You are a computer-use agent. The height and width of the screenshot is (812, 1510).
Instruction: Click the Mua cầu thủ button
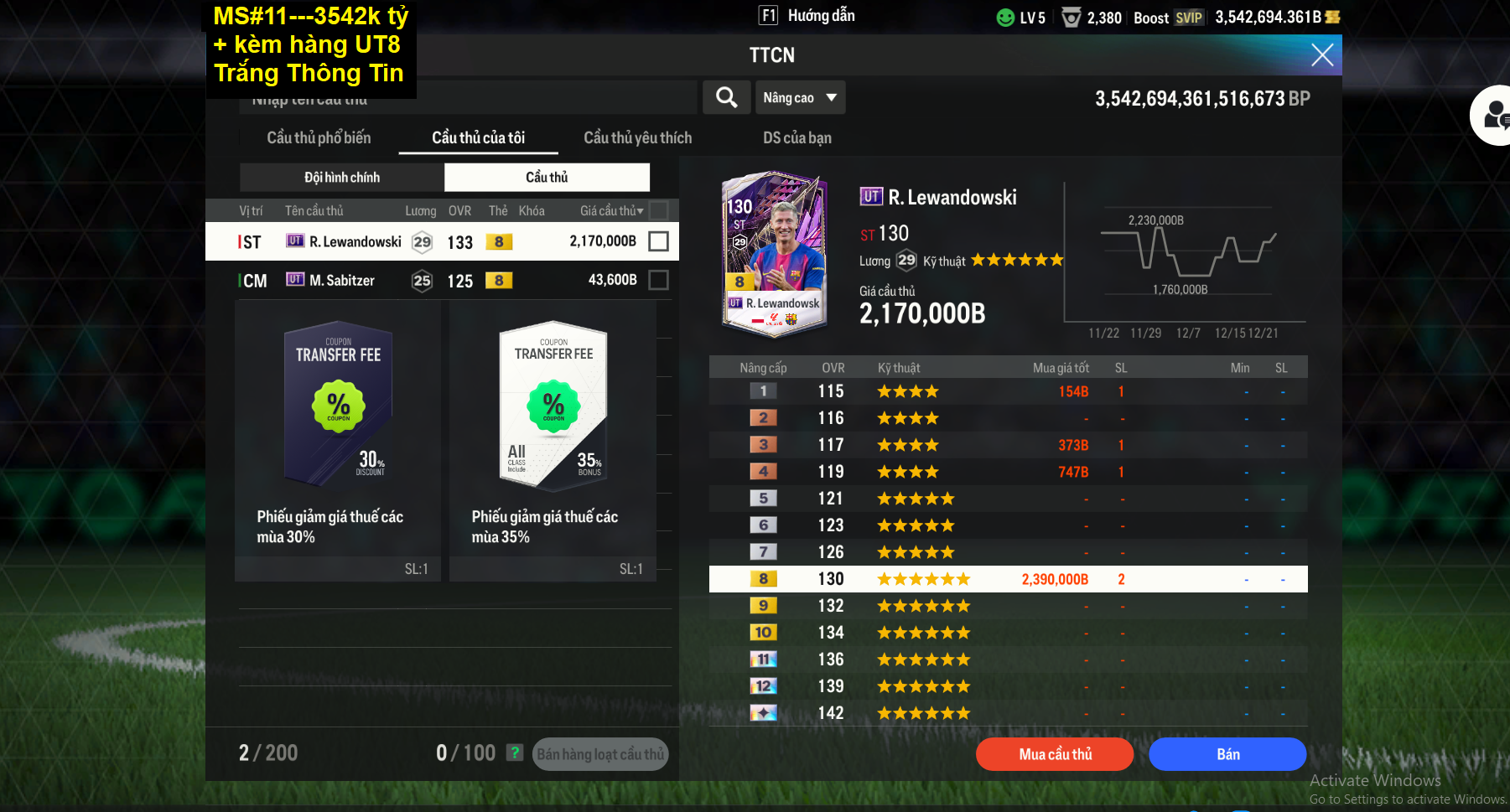click(1054, 753)
